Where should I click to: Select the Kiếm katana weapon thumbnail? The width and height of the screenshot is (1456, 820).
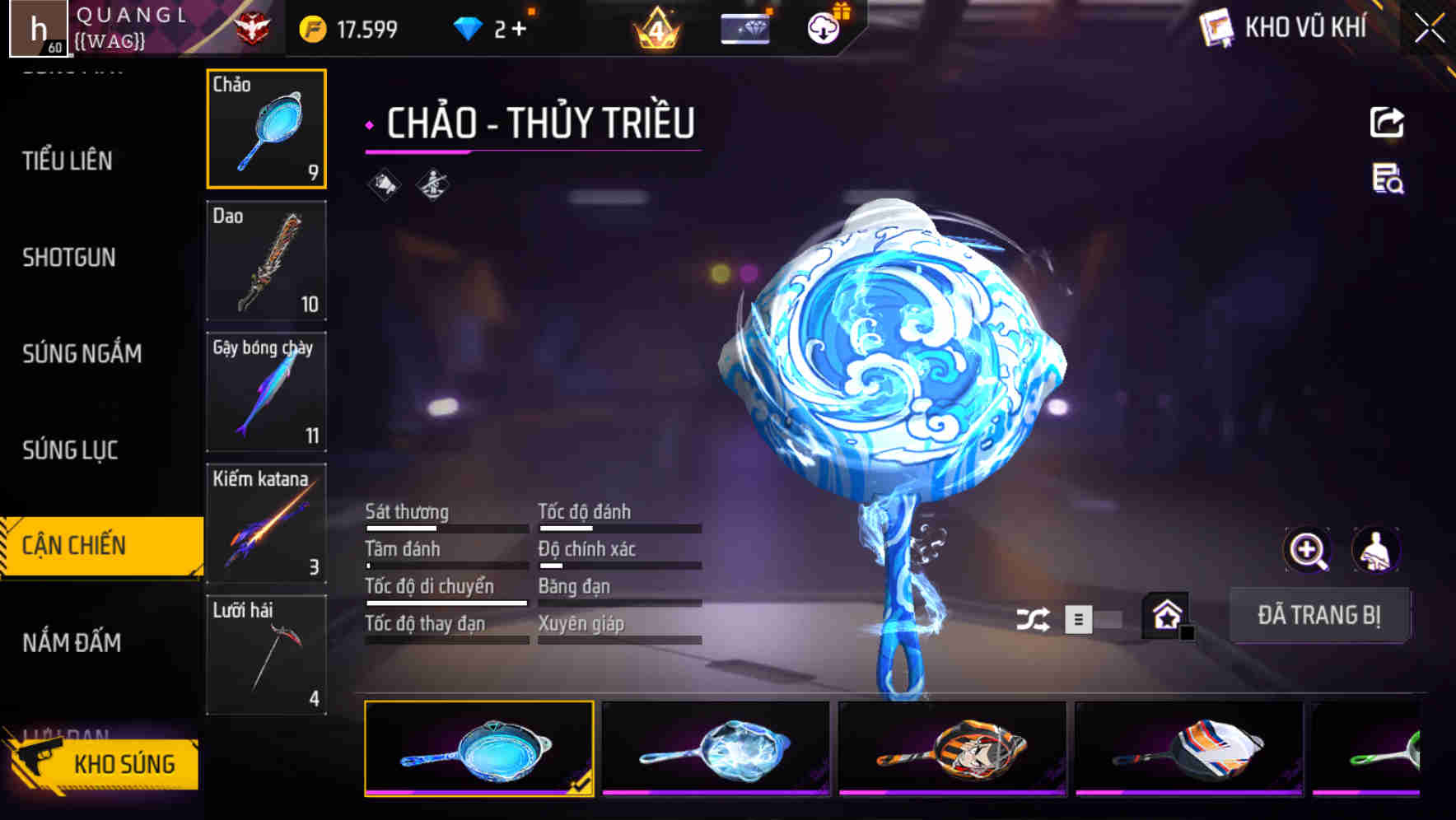[266, 522]
